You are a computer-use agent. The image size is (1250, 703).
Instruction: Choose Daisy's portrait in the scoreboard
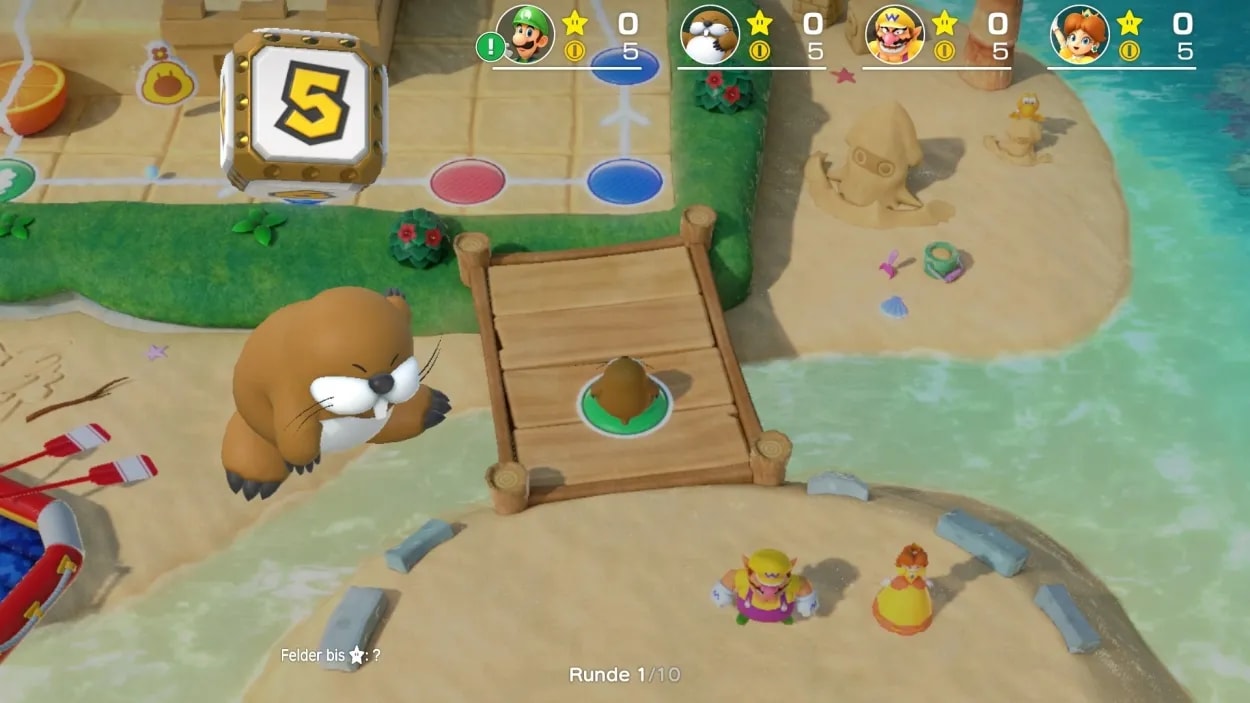(1079, 35)
